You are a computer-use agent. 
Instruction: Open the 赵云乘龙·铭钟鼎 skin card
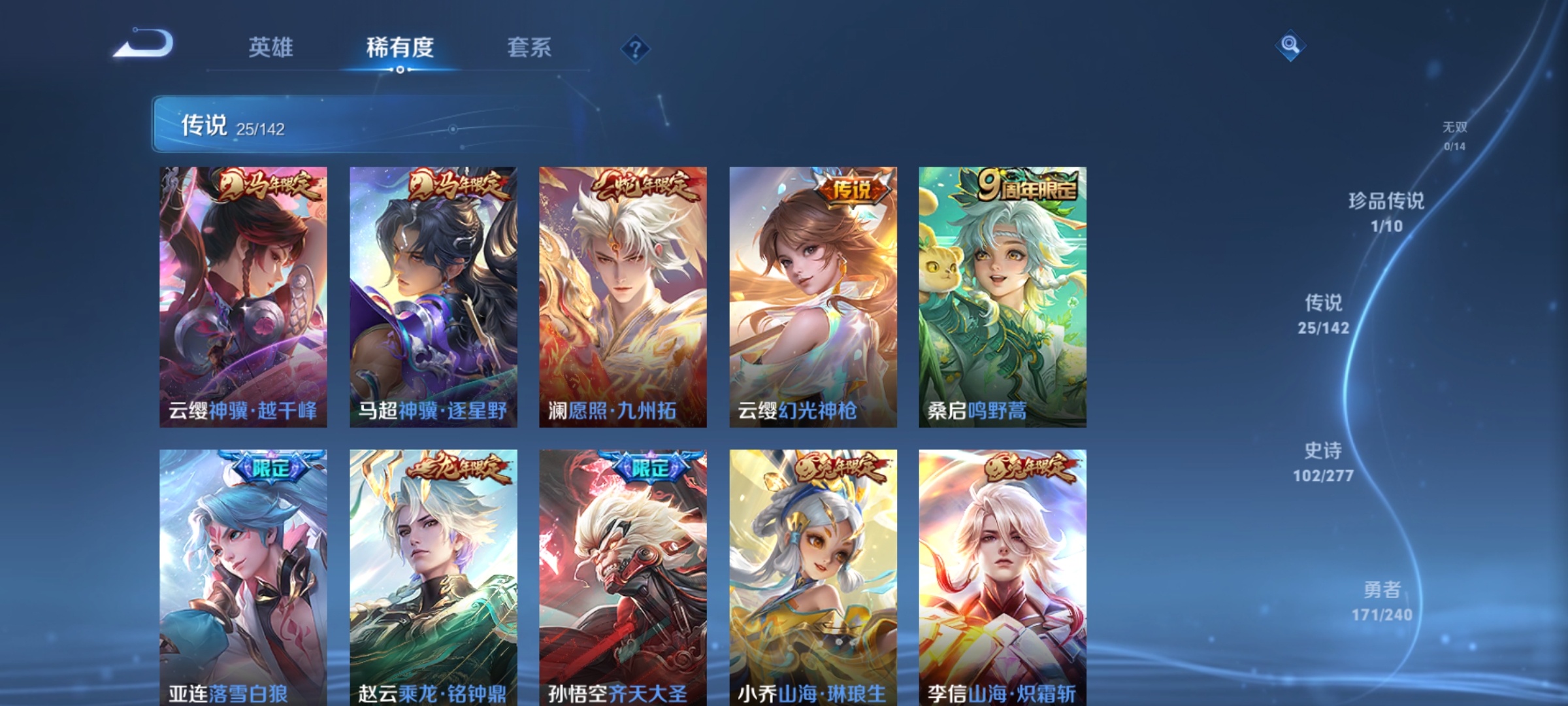coord(432,575)
